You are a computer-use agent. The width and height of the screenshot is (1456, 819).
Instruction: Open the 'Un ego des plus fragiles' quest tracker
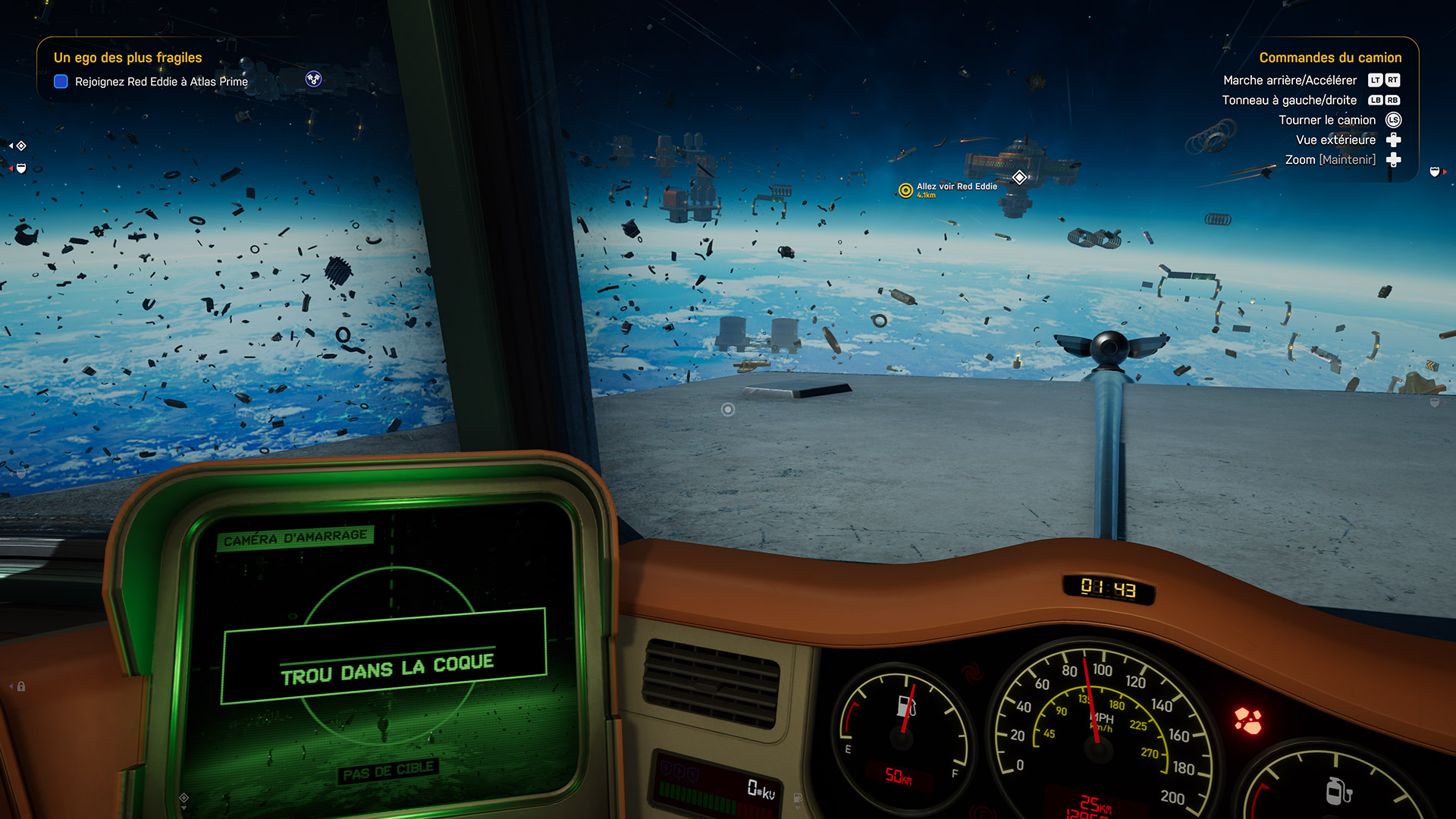click(127, 58)
